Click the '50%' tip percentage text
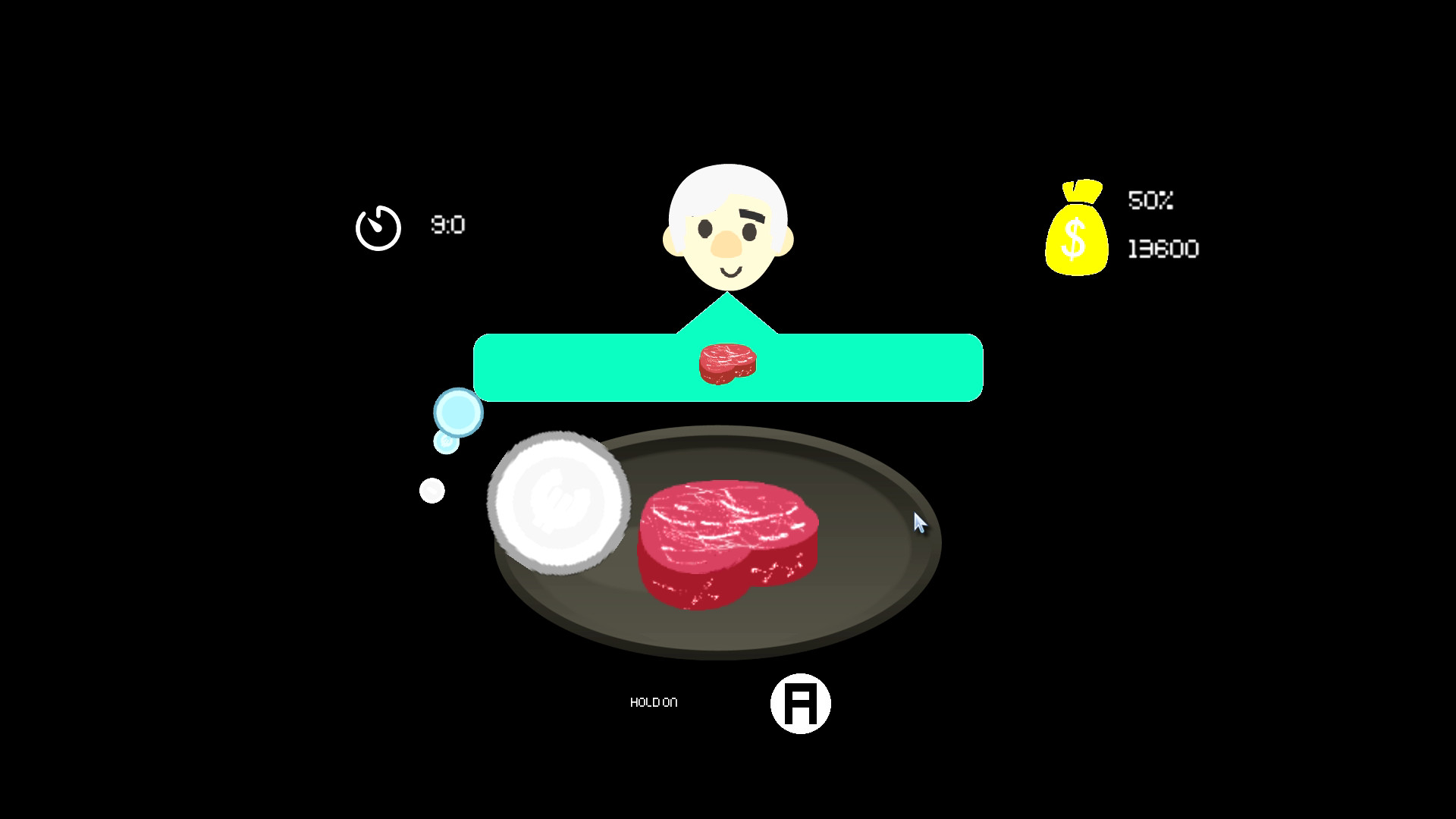 1150,201
